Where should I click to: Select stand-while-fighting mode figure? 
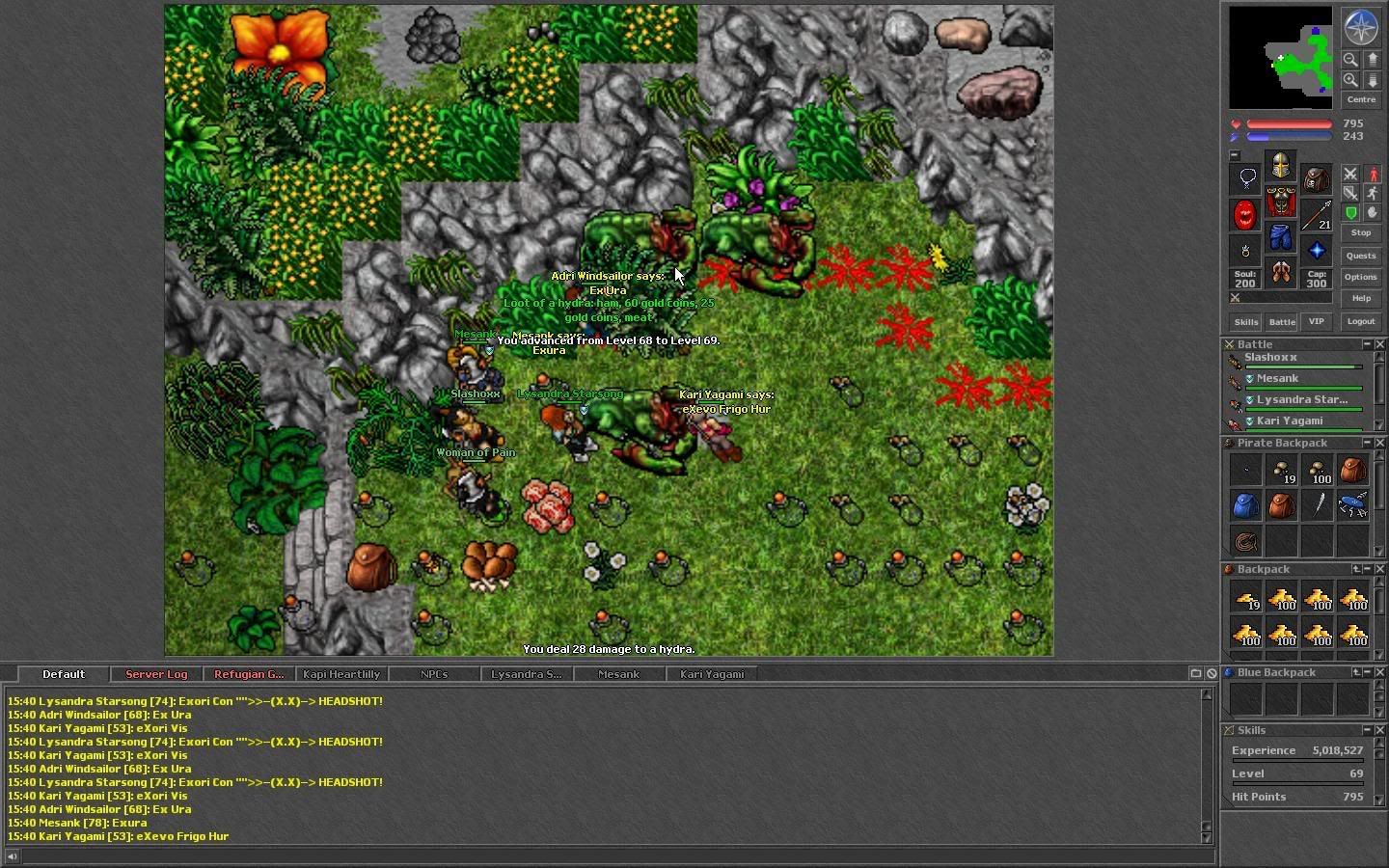click(x=1373, y=176)
